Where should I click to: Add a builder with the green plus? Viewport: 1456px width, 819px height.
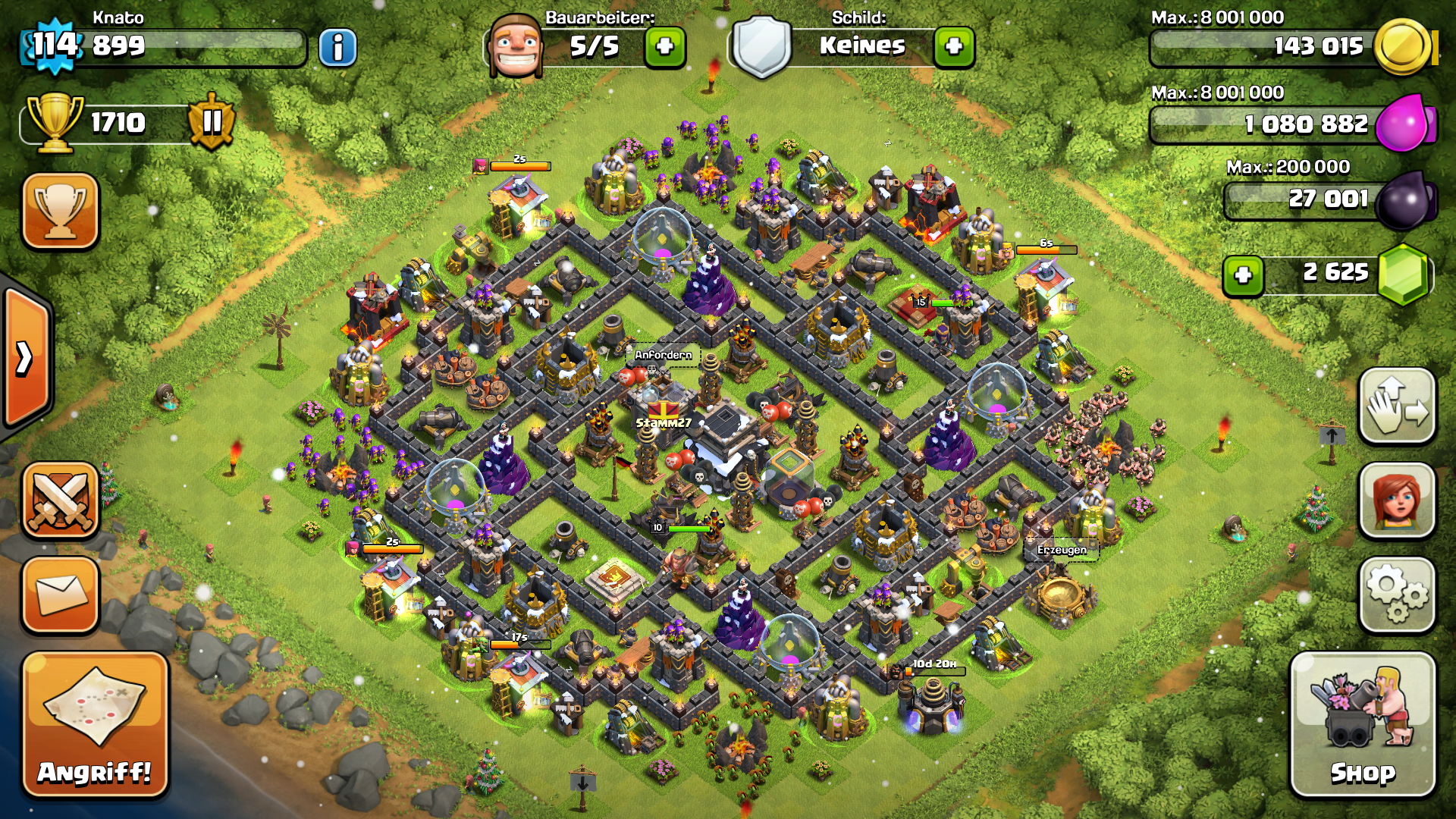coord(665,47)
